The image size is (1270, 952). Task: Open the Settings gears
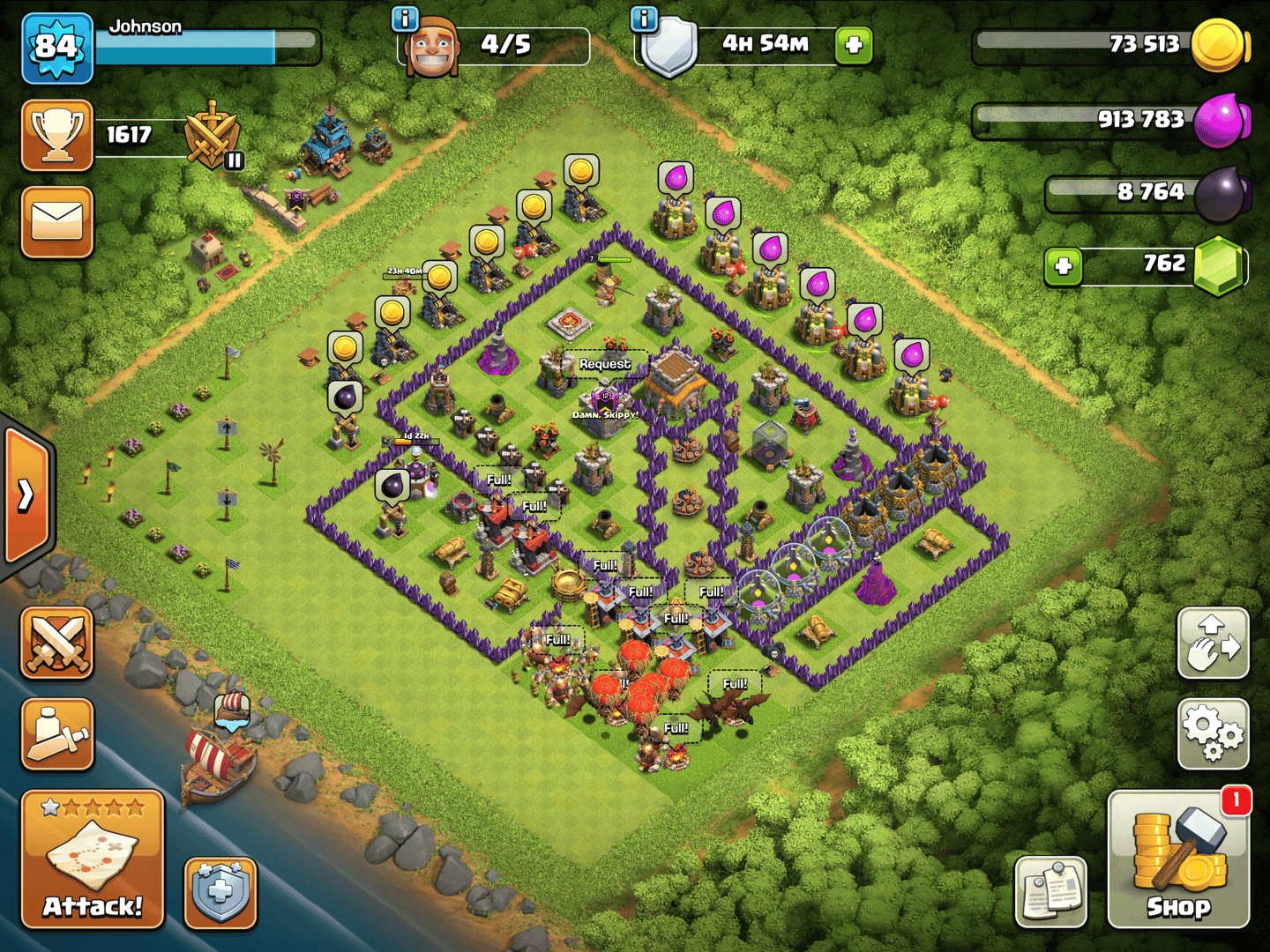point(1213,733)
